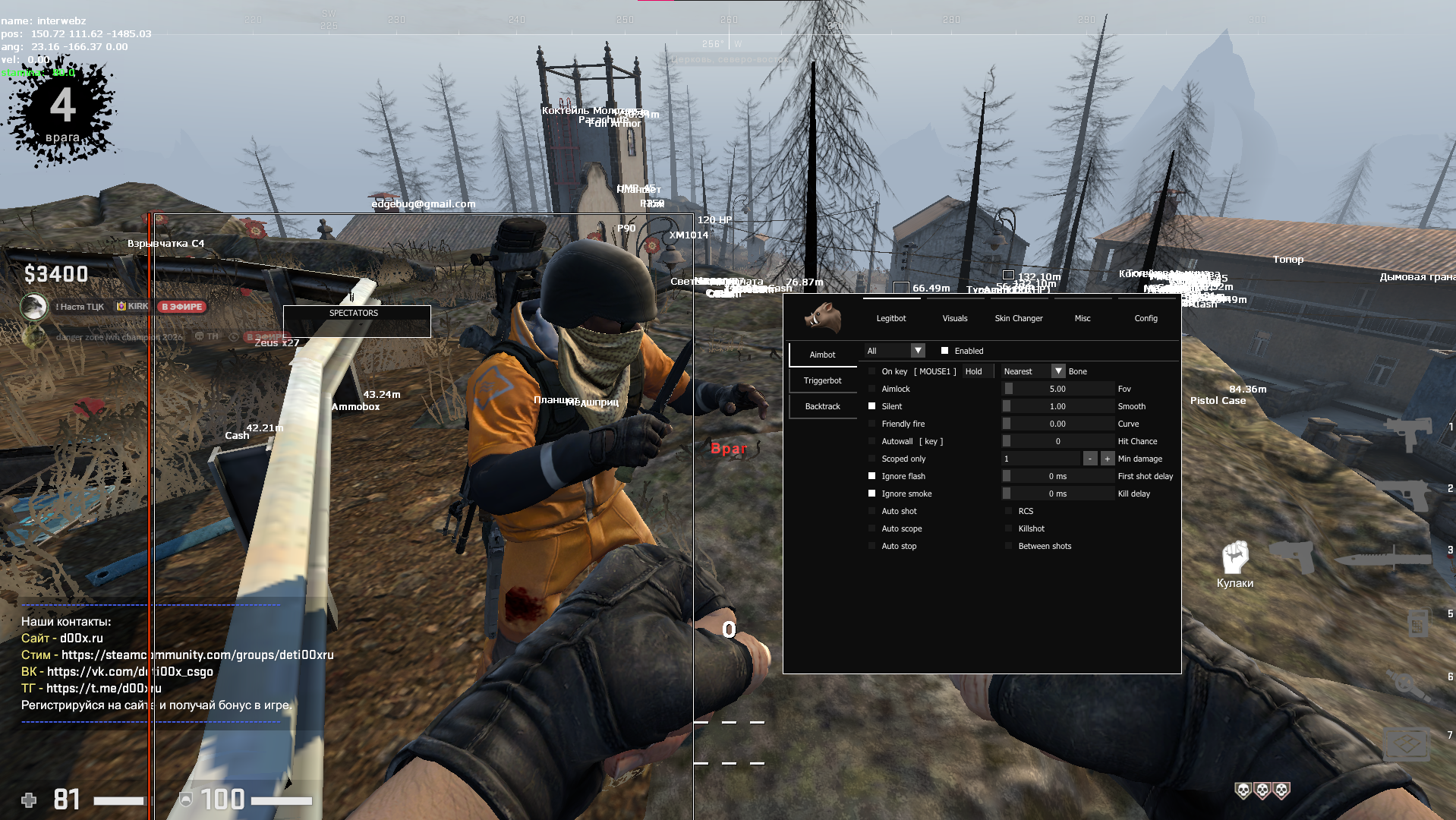Enable the Friendly fire checkbox
This screenshot has height=820, width=1456.
tap(871, 424)
